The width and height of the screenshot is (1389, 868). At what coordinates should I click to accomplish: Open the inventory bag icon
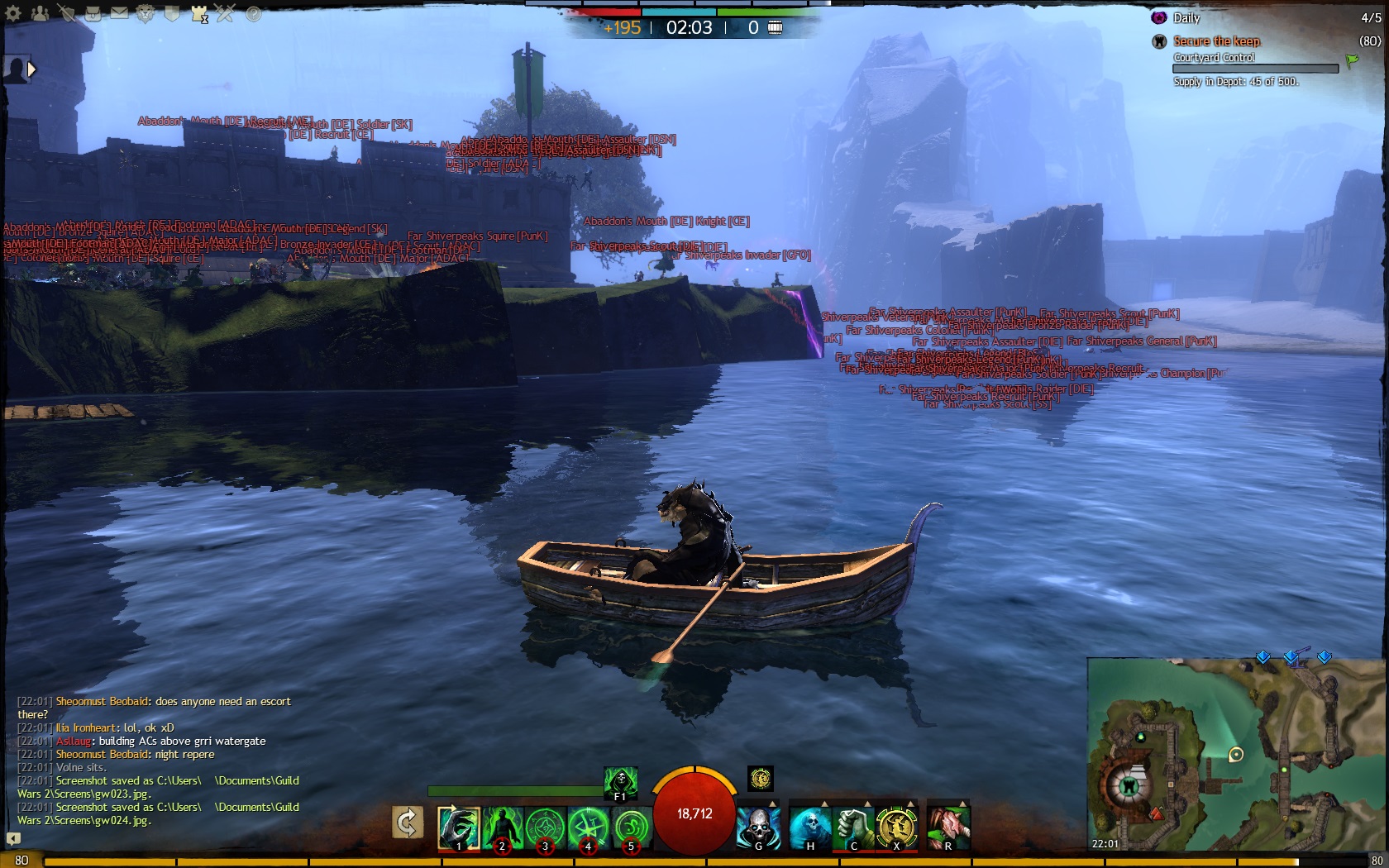[x=93, y=13]
